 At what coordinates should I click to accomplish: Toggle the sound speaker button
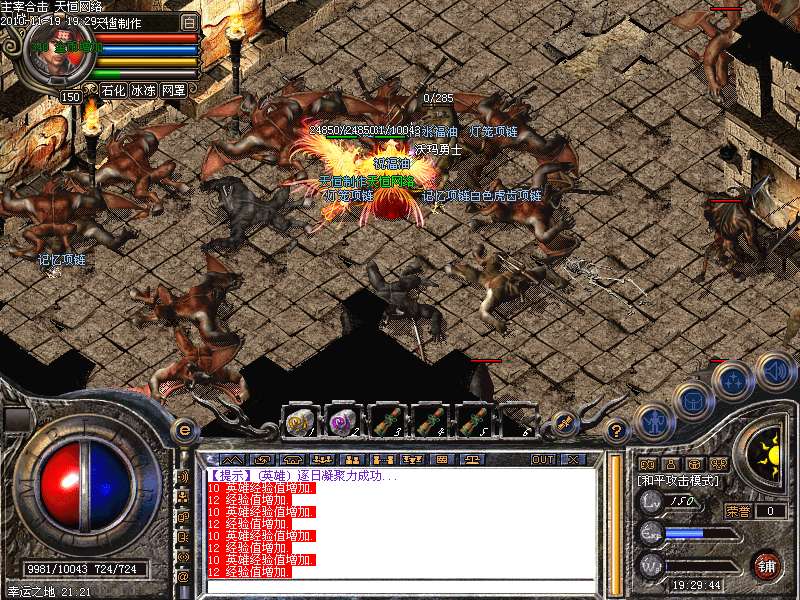click(775, 371)
